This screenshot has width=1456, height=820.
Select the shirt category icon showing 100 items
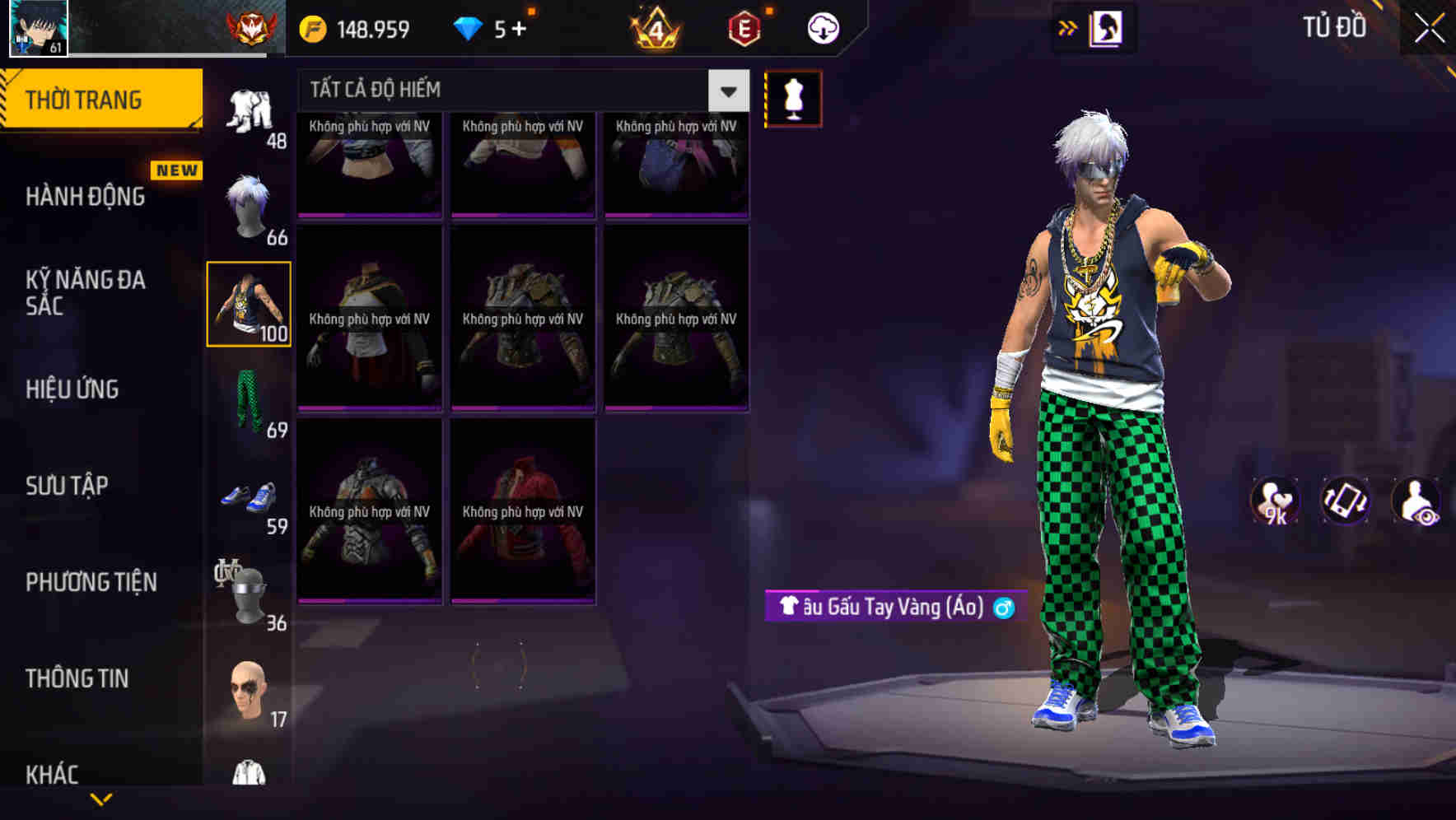[250, 305]
